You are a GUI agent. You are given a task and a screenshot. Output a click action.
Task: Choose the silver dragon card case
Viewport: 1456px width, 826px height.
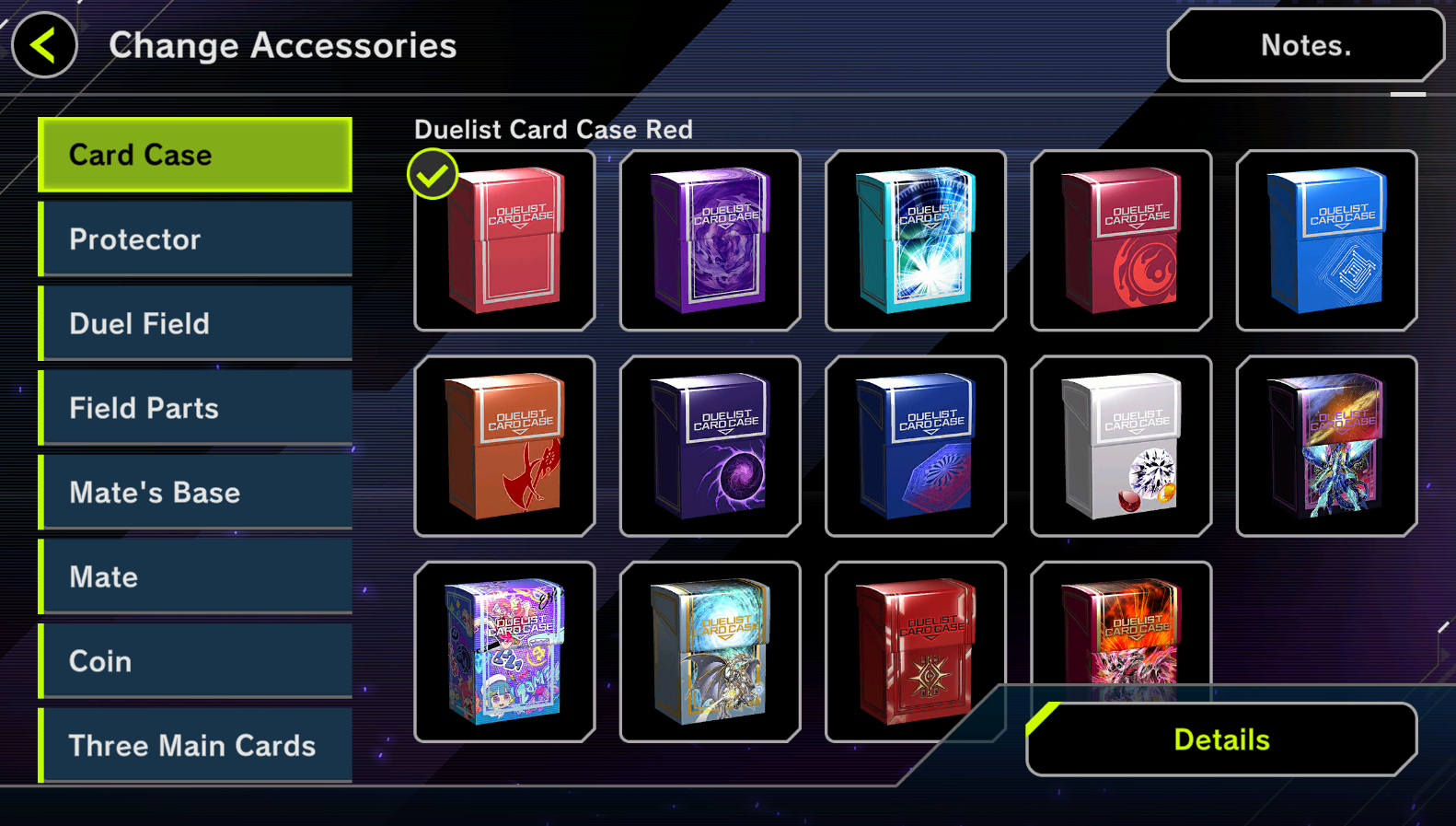pyautogui.click(x=710, y=651)
